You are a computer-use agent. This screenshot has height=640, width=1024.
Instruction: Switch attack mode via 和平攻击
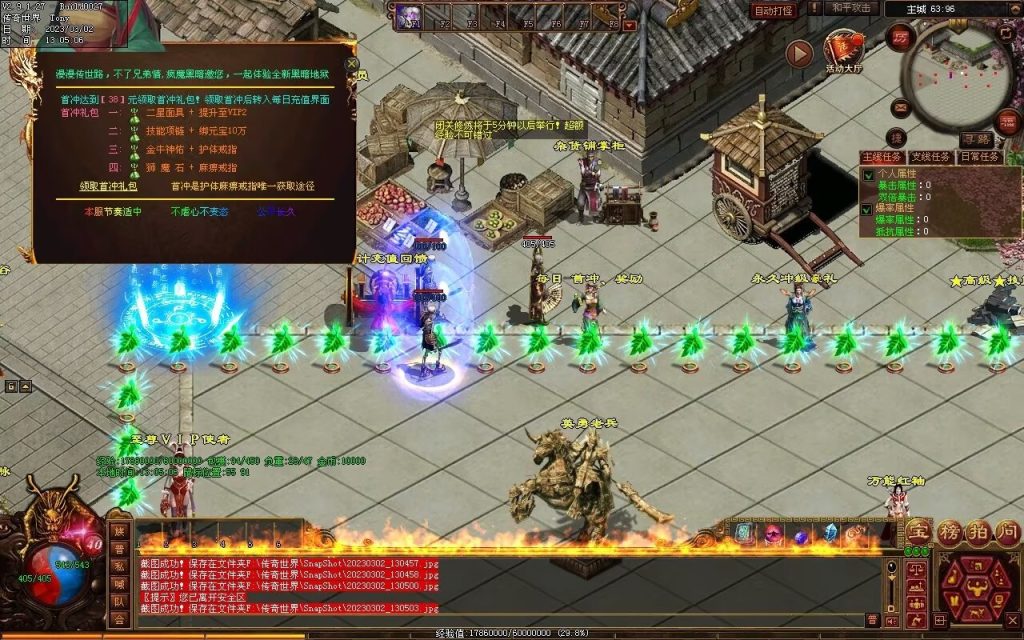click(853, 8)
